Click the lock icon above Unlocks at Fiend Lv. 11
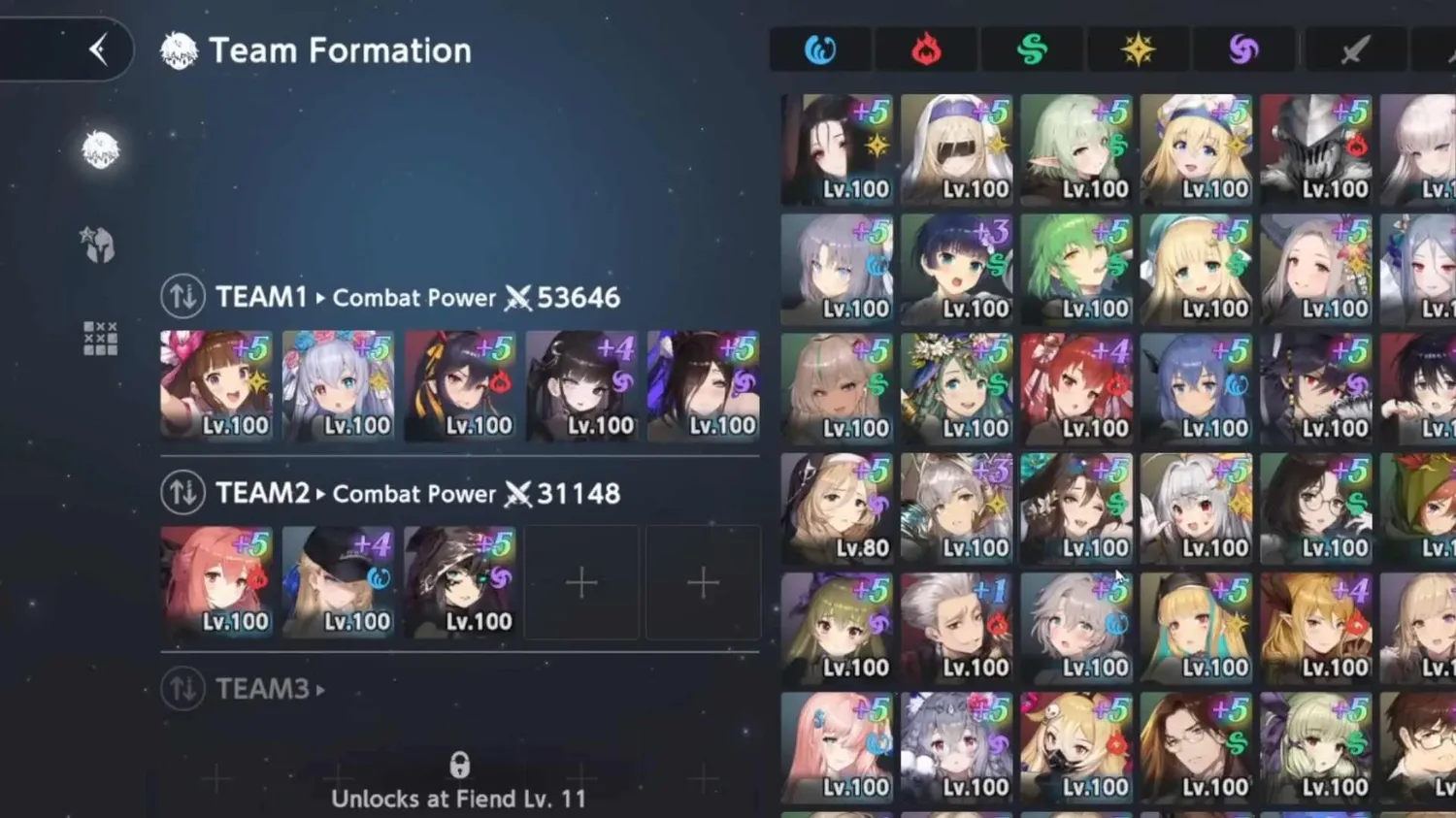 [x=459, y=764]
